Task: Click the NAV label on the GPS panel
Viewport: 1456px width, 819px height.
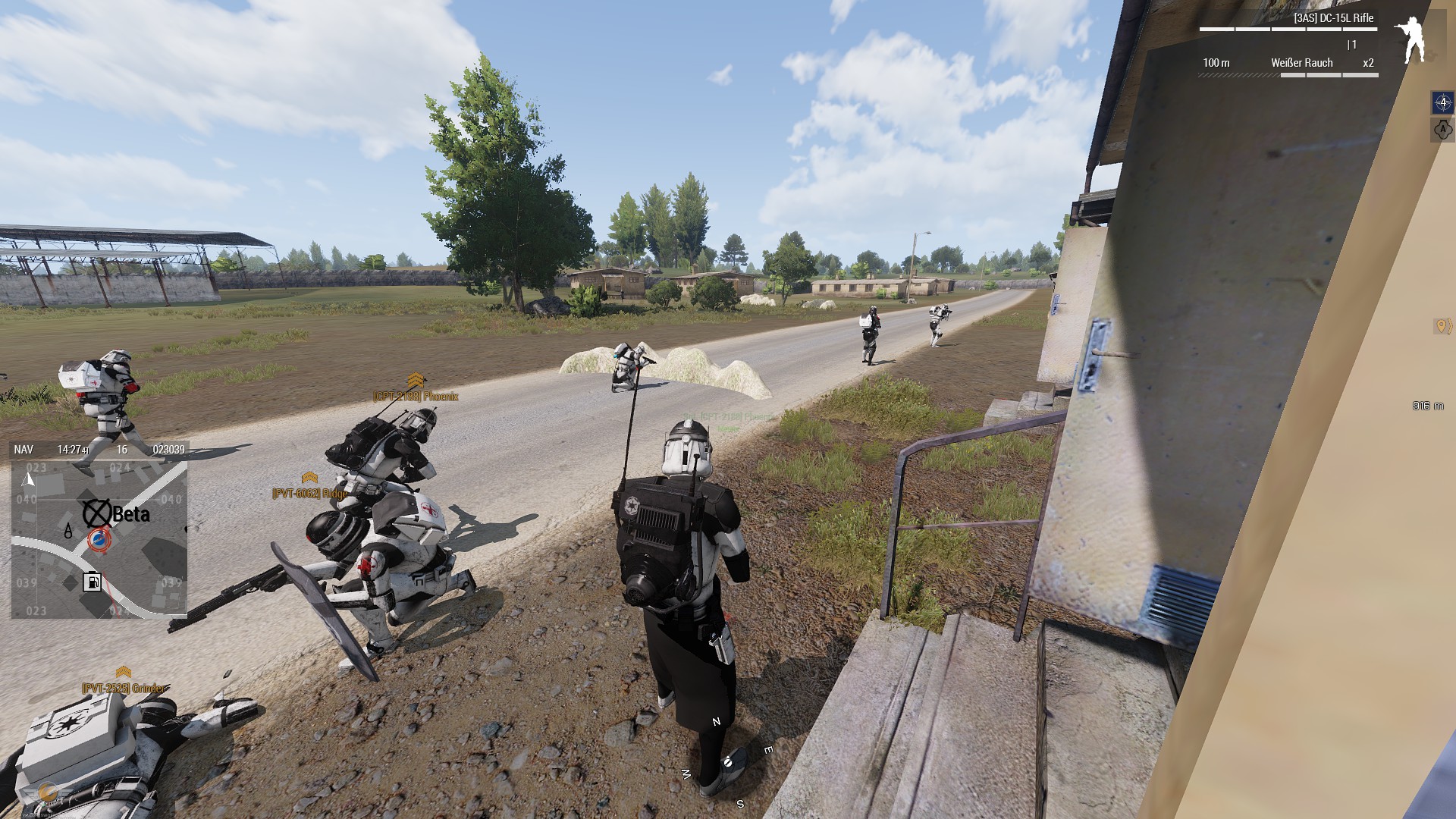Action: [x=24, y=450]
